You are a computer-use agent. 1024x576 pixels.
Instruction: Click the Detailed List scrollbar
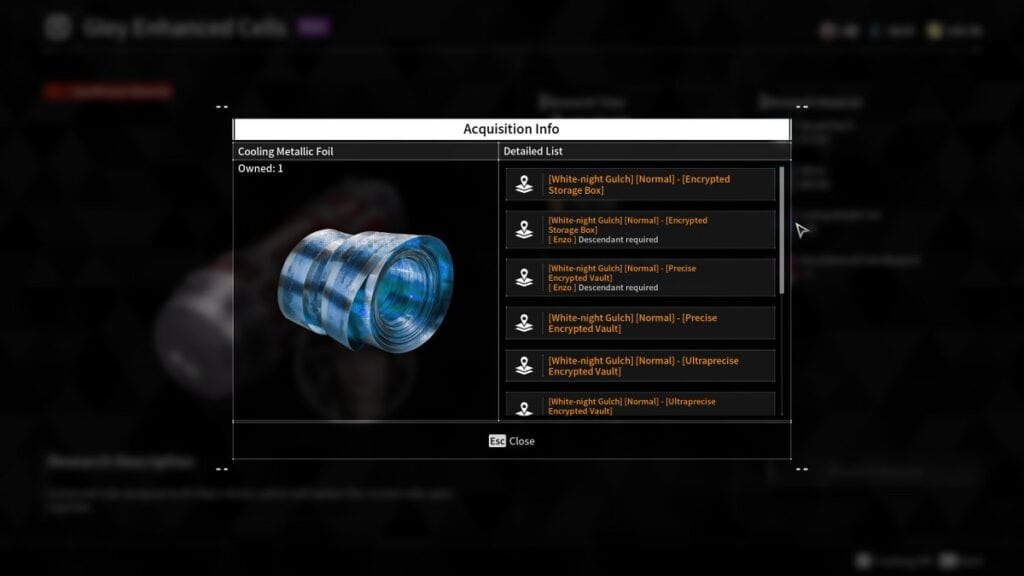[782, 230]
